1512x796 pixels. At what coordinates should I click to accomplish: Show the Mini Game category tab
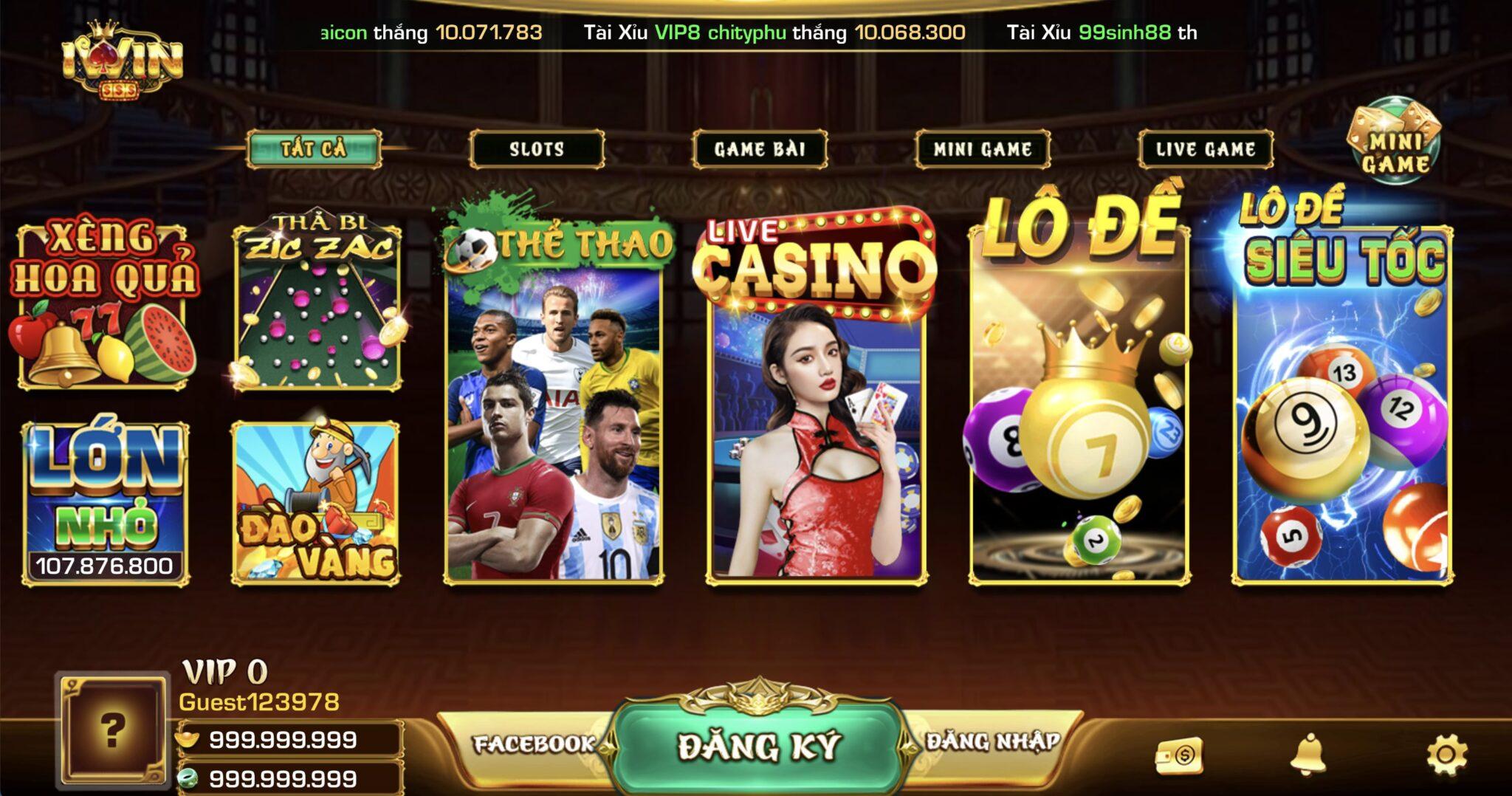click(x=982, y=149)
